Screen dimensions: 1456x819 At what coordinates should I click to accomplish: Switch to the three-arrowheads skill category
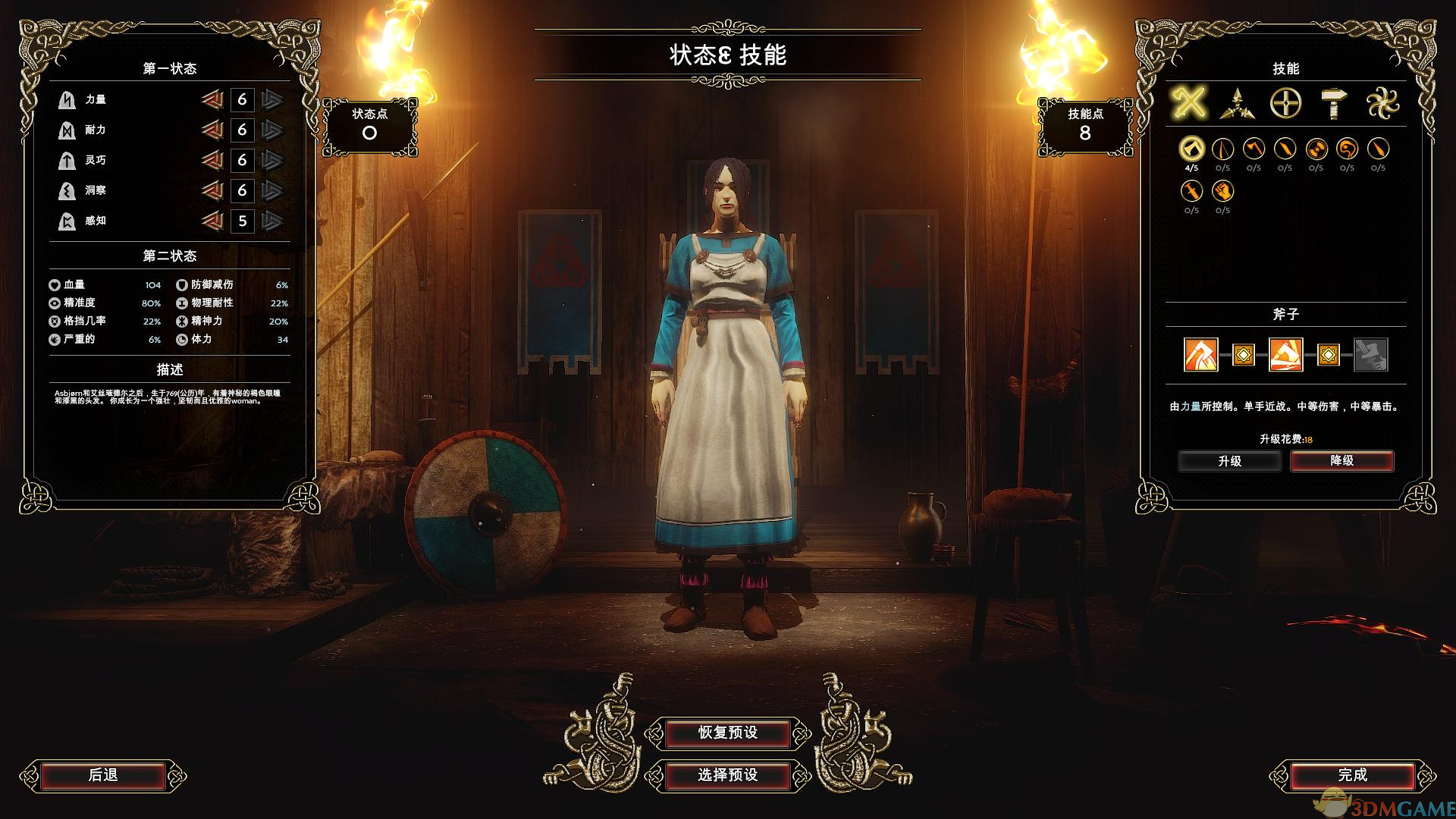(x=1237, y=103)
